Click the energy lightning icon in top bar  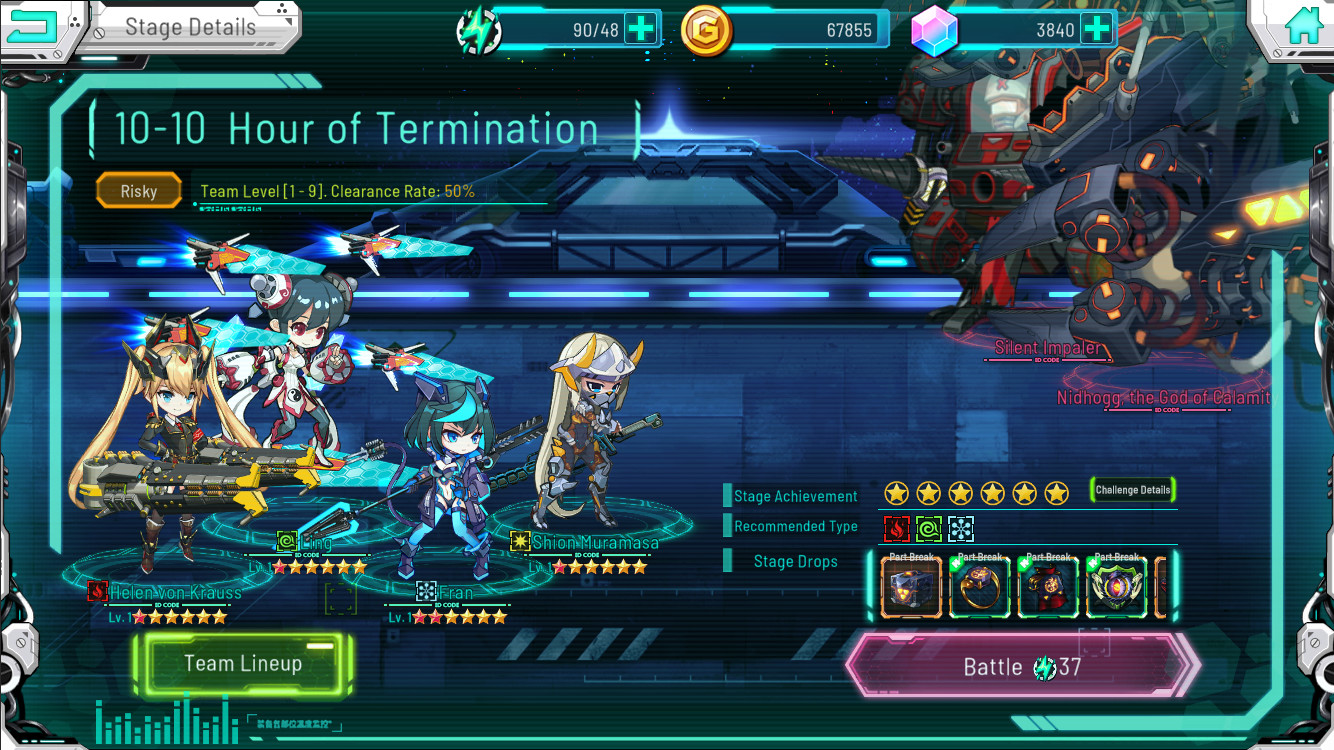[x=477, y=28]
